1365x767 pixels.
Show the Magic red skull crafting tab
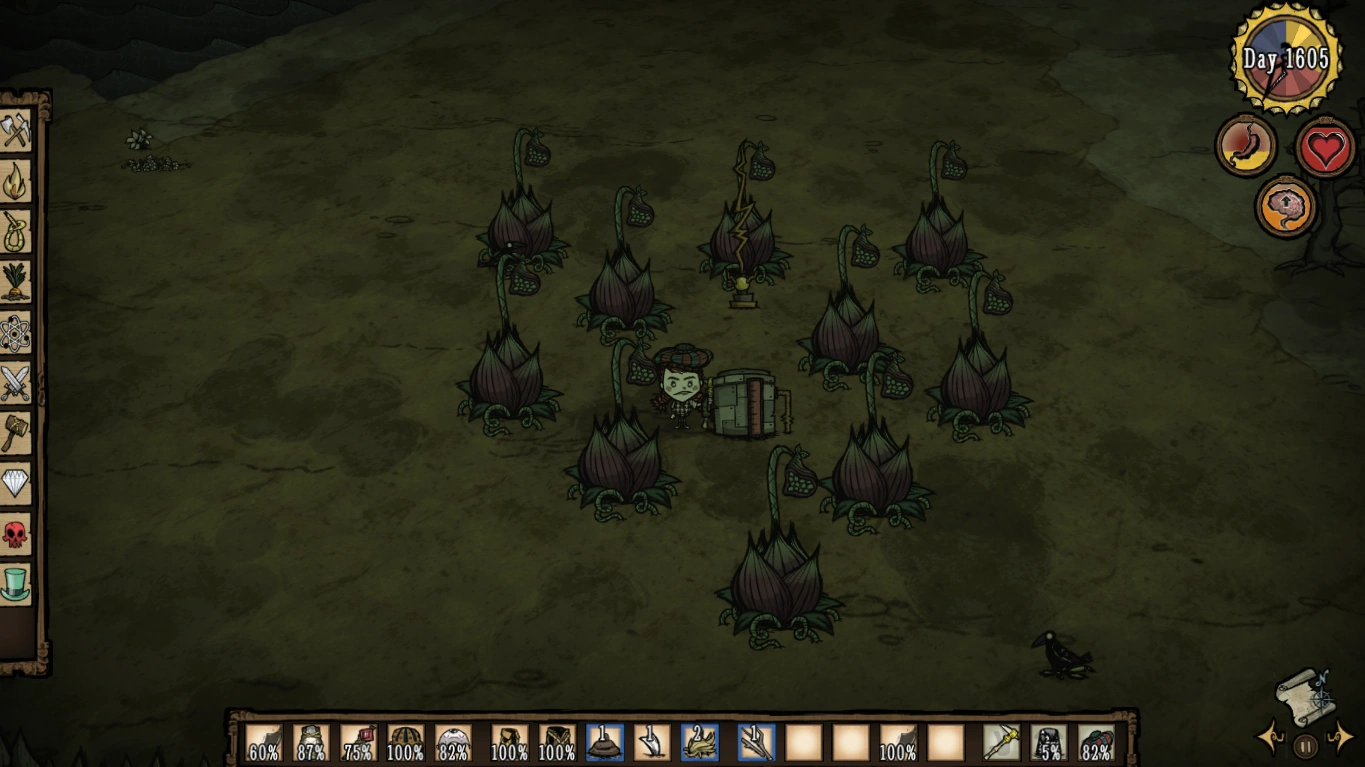[x=16, y=533]
